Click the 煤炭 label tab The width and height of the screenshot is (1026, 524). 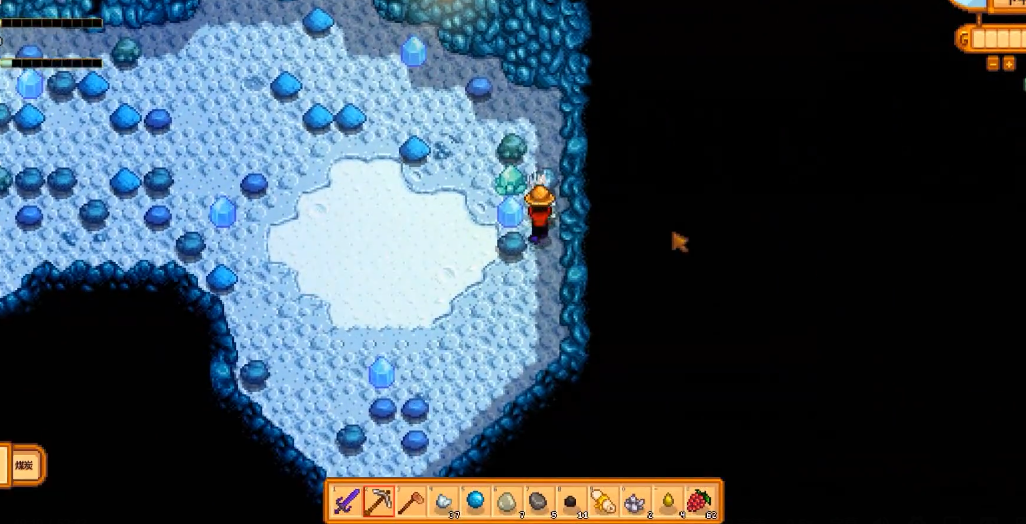(23, 465)
